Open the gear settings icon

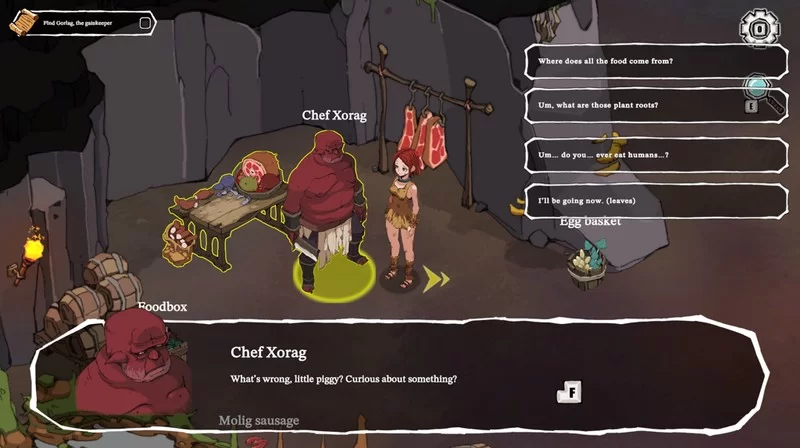pos(759,27)
